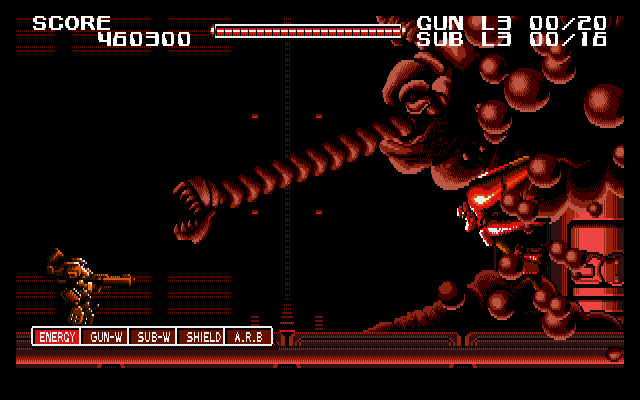Choose the GUN-W upgrade slot
Image resolution: width=640 pixels, height=400 pixels.
click(x=105, y=337)
